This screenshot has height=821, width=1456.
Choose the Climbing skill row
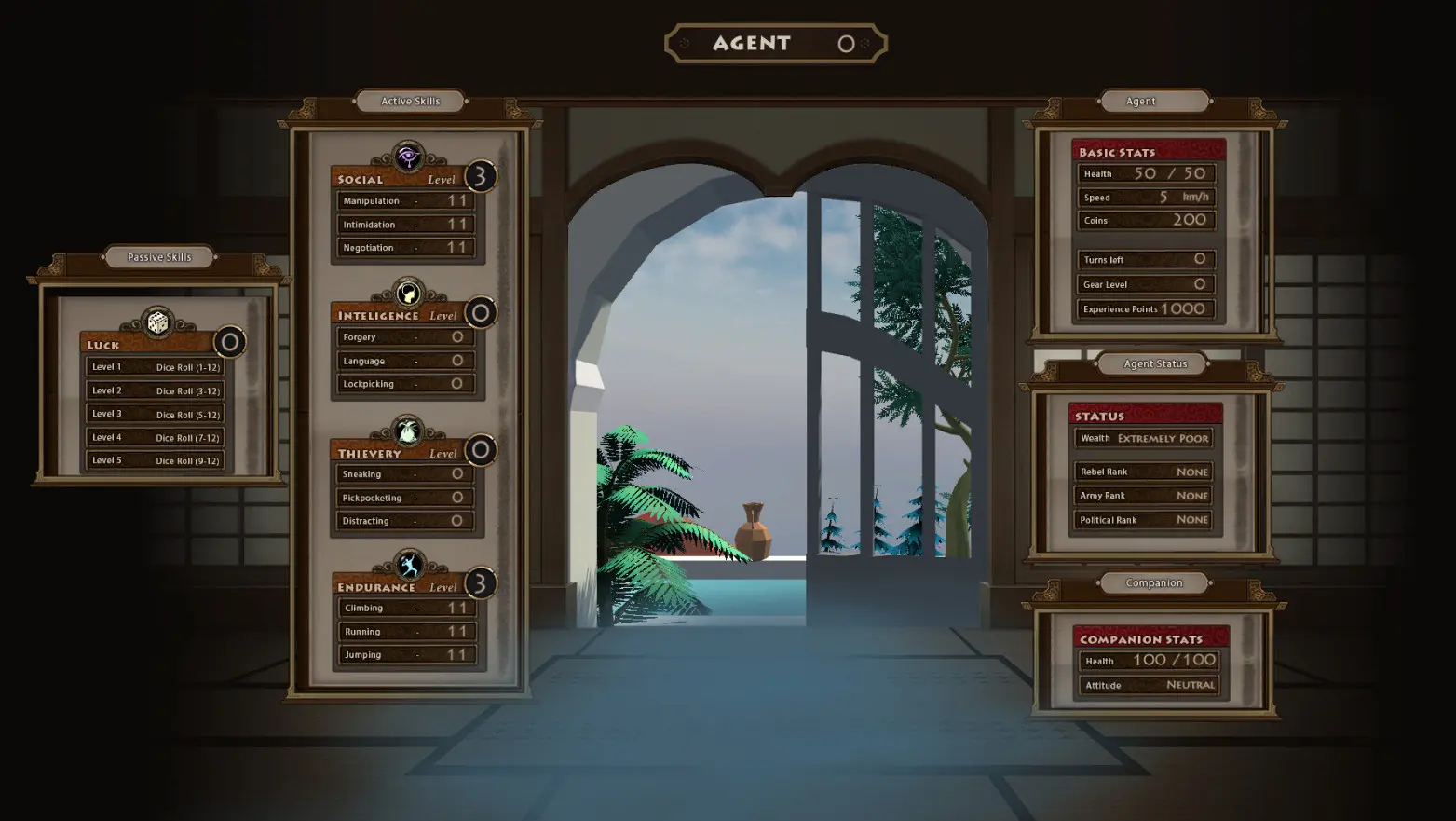tap(408, 608)
